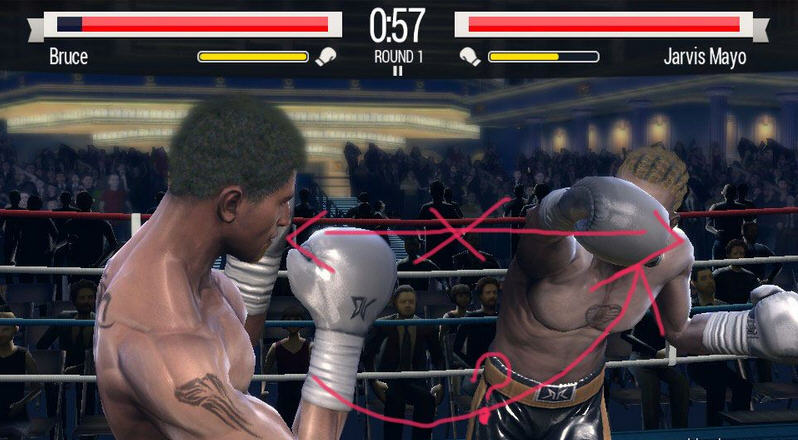
Task: Pause the match with the pause icon
Action: coord(398,71)
